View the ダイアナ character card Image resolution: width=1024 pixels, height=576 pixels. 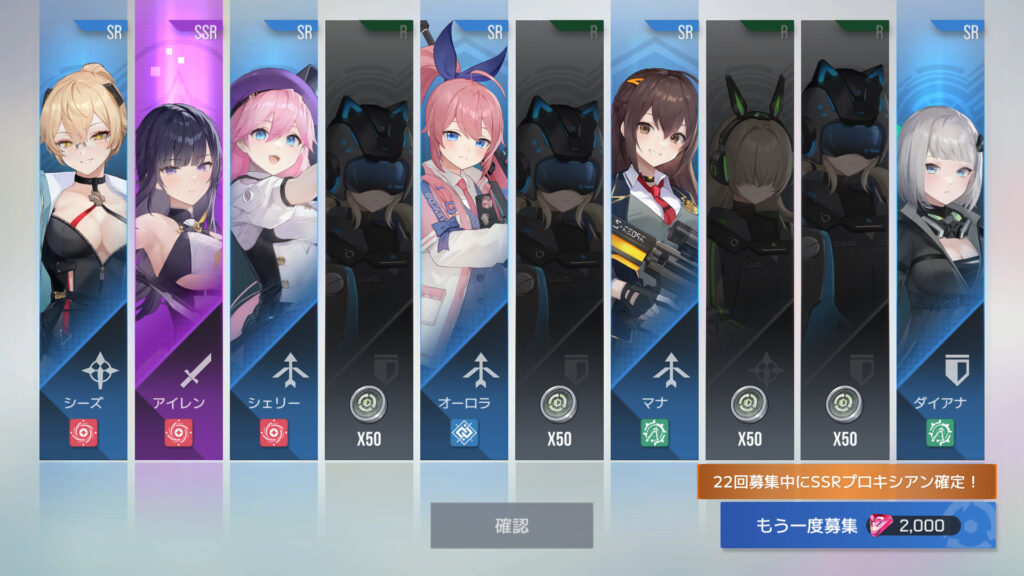point(940,240)
